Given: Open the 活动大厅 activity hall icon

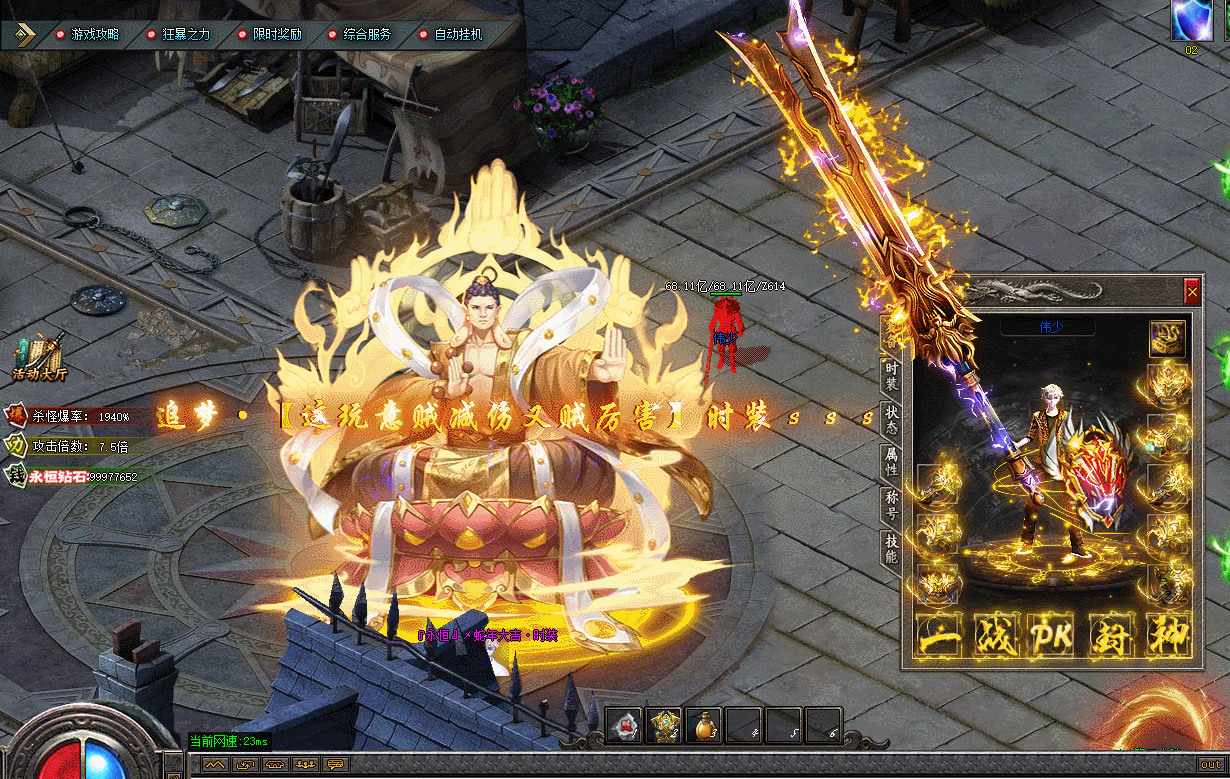Looking at the screenshot, I should (x=39, y=358).
